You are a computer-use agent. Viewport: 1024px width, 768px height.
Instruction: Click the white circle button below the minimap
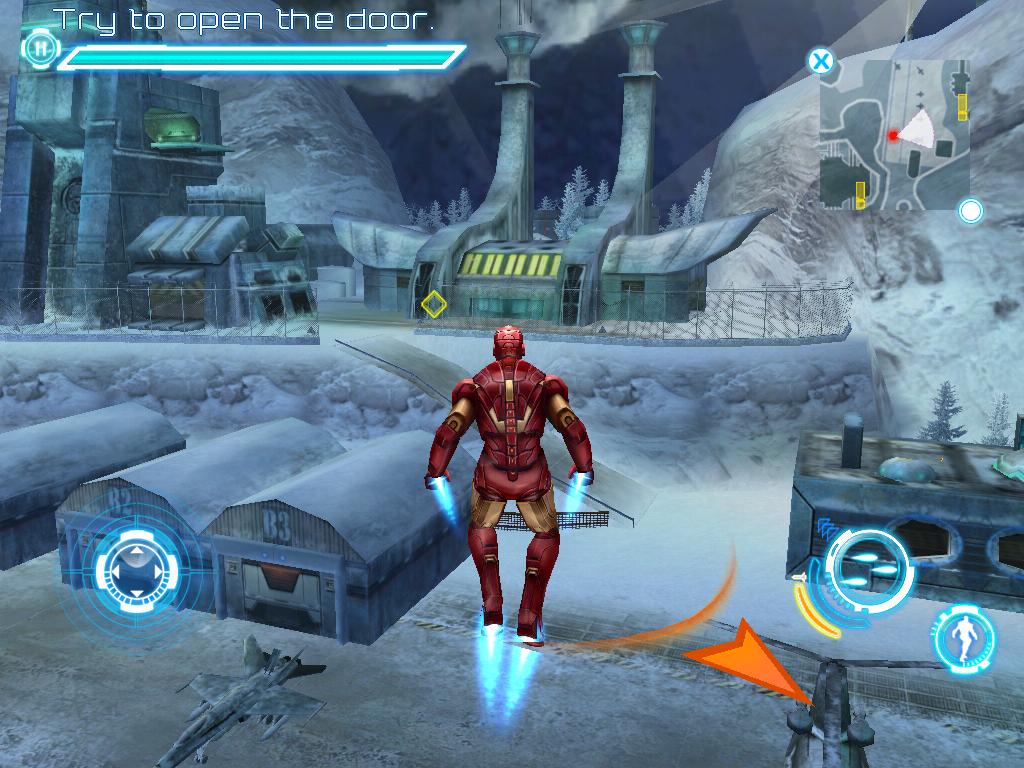[x=970, y=211]
